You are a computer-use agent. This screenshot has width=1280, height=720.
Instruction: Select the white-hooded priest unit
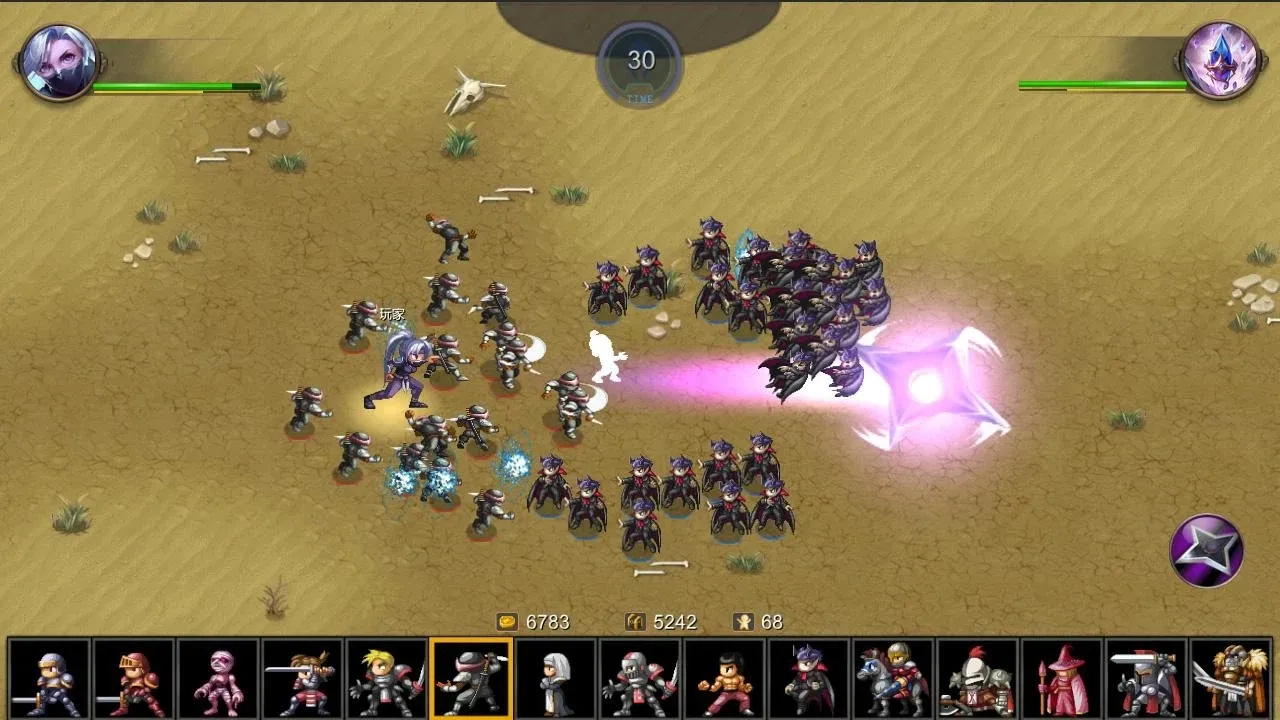(x=556, y=679)
